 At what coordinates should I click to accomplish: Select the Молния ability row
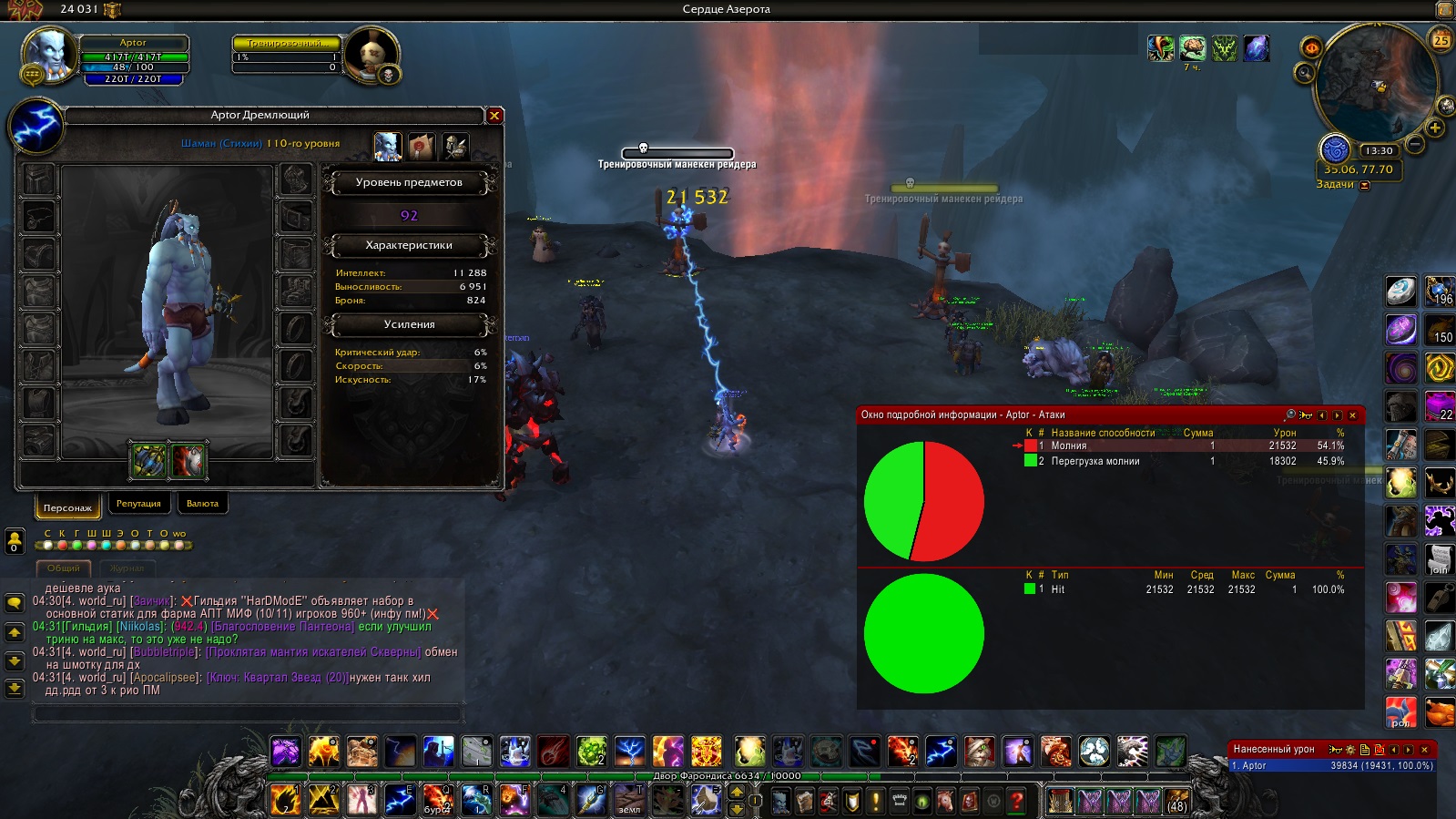coord(1184,446)
